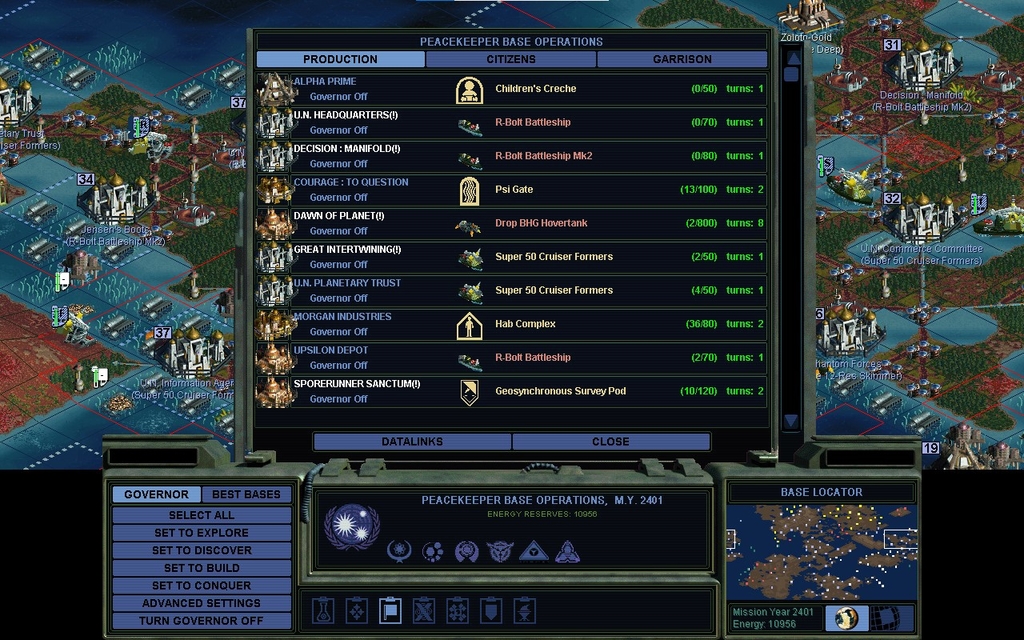The width and height of the screenshot is (1024, 640).
Task: Switch to Best Bases tab
Action: click(x=246, y=494)
